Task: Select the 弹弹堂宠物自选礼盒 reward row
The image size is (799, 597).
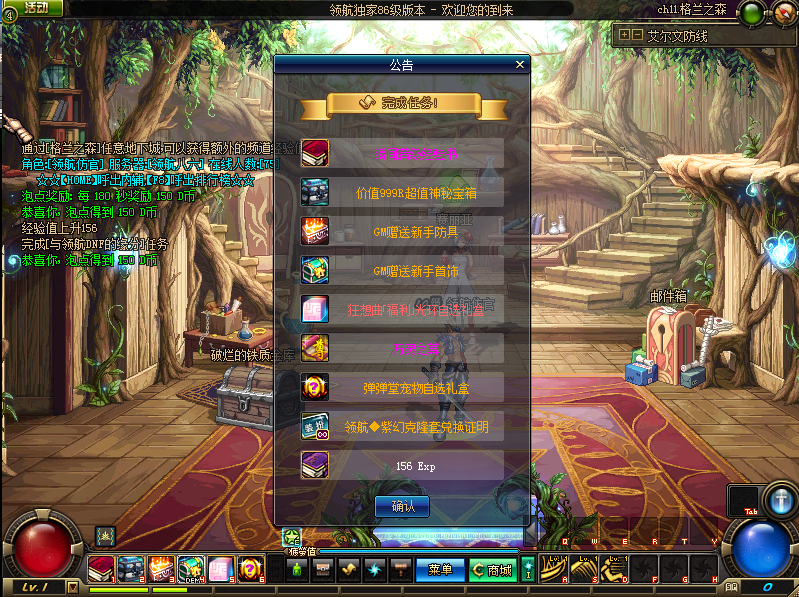Action: [403, 387]
